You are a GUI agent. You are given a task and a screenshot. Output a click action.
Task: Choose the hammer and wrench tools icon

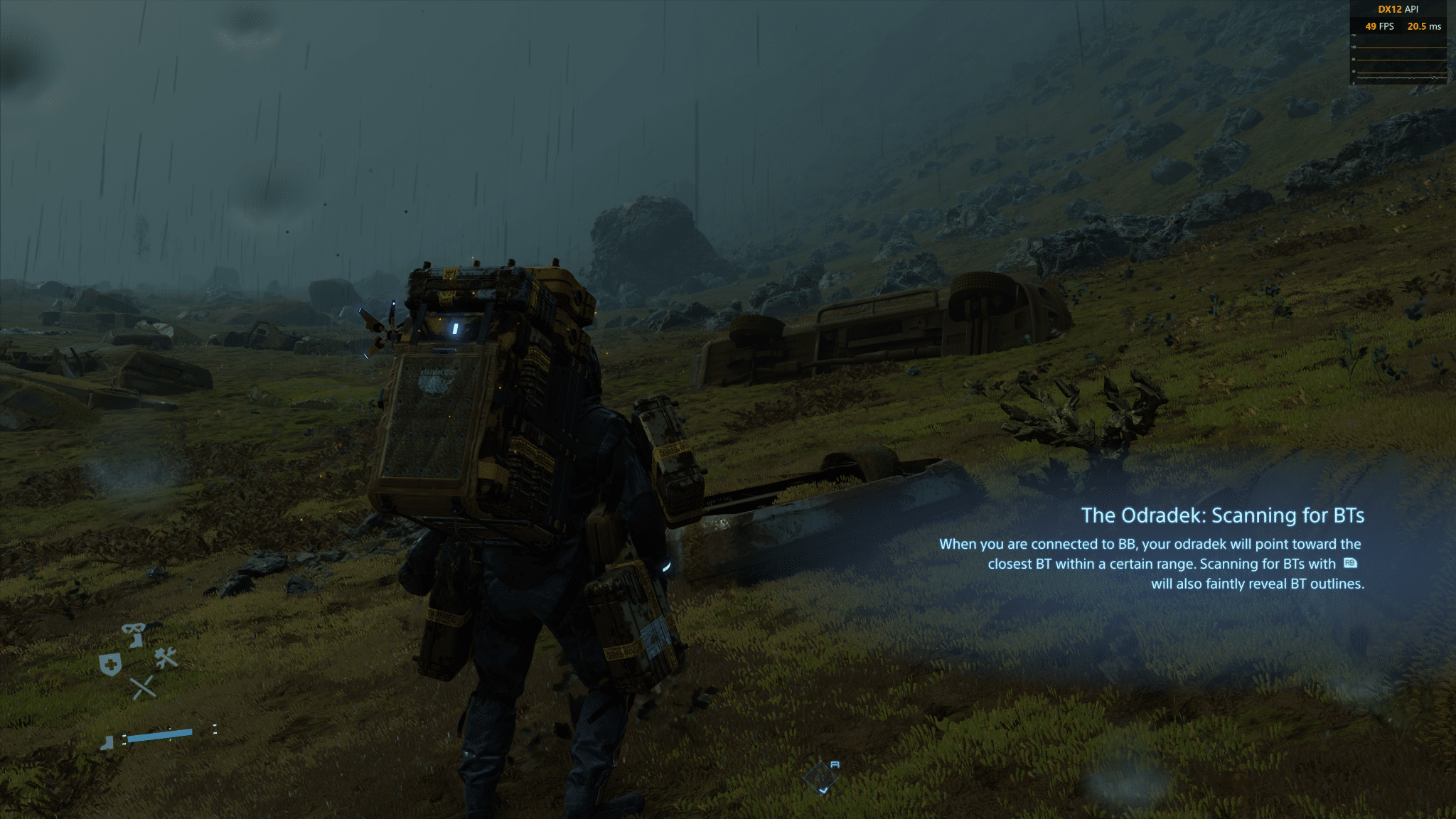pyautogui.click(x=166, y=658)
